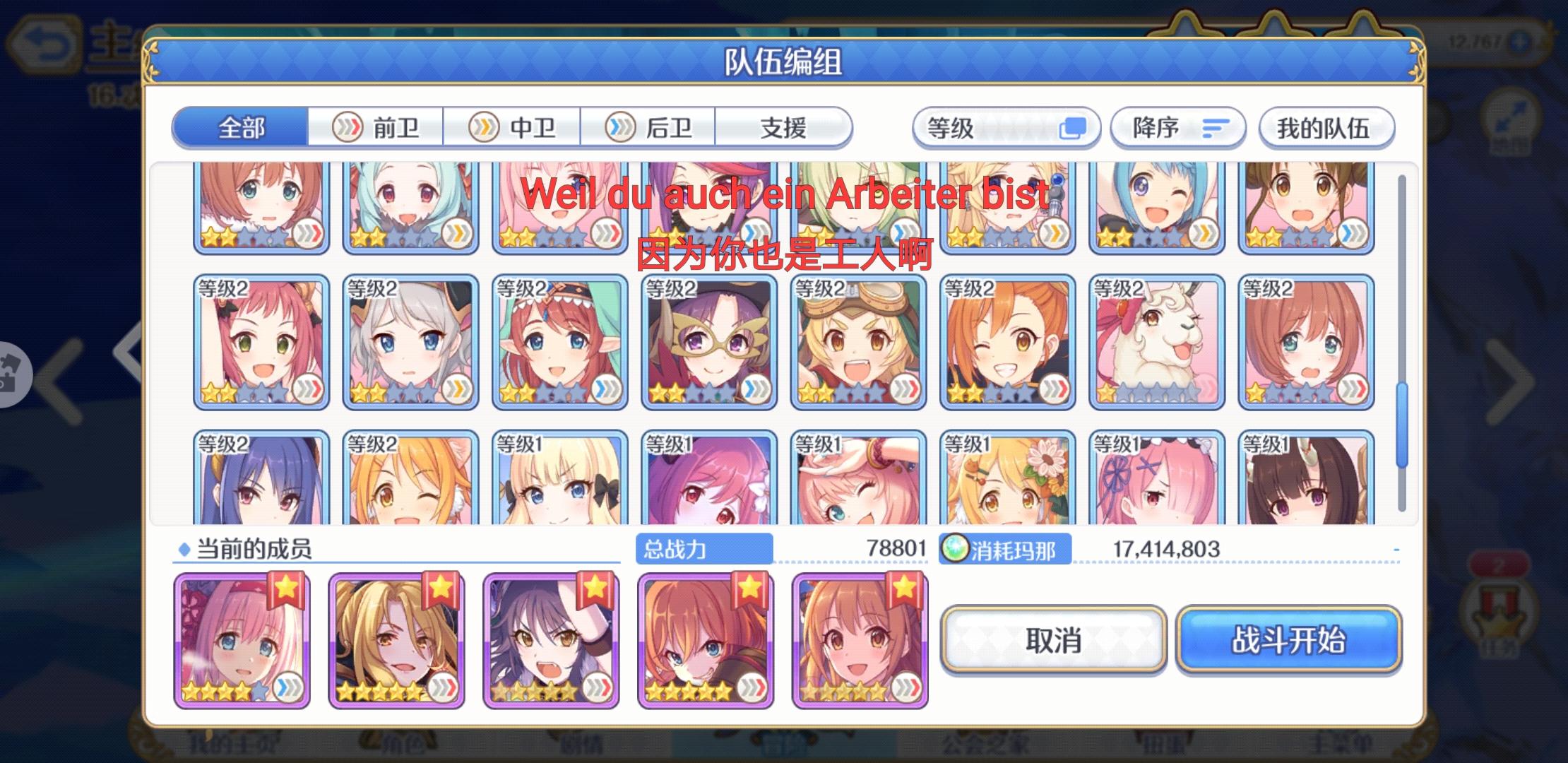Select the 中卫 midguard tab
The width and height of the screenshot is (1568, 763).
click(x=513, y=128)
